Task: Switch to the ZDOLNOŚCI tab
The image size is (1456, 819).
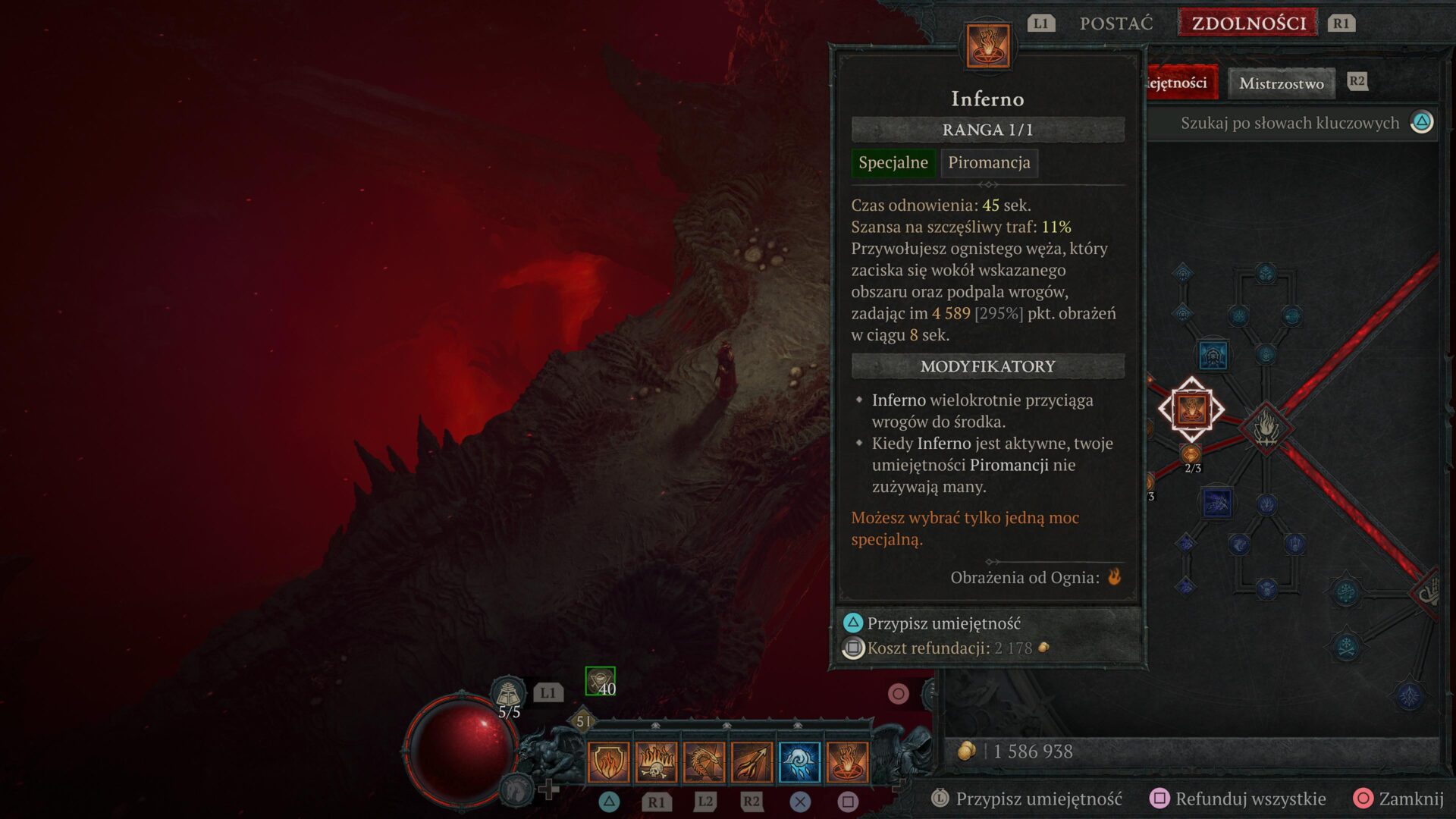Action: point(1246,23)
